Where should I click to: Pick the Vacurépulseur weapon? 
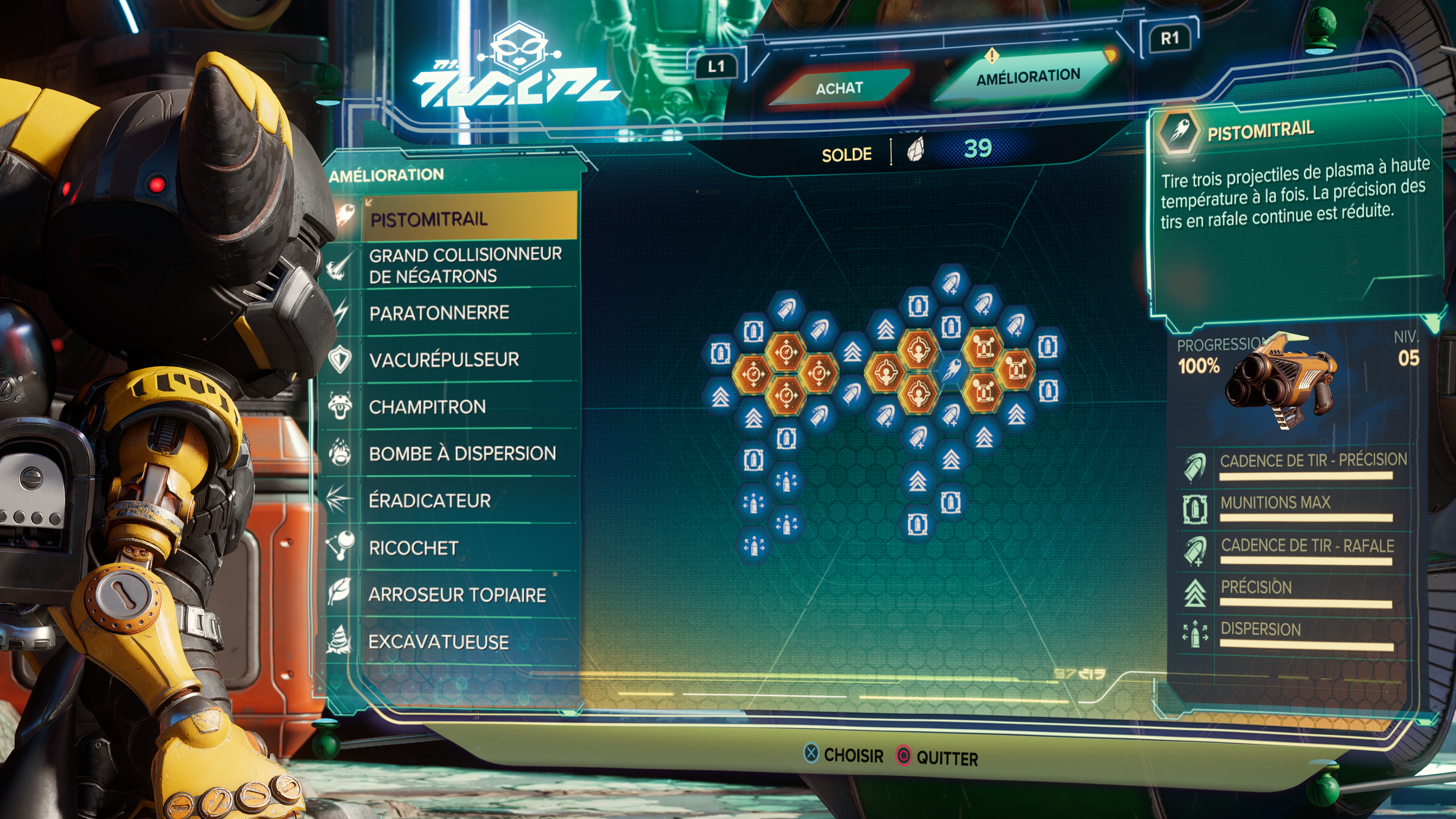coord(444,359)
